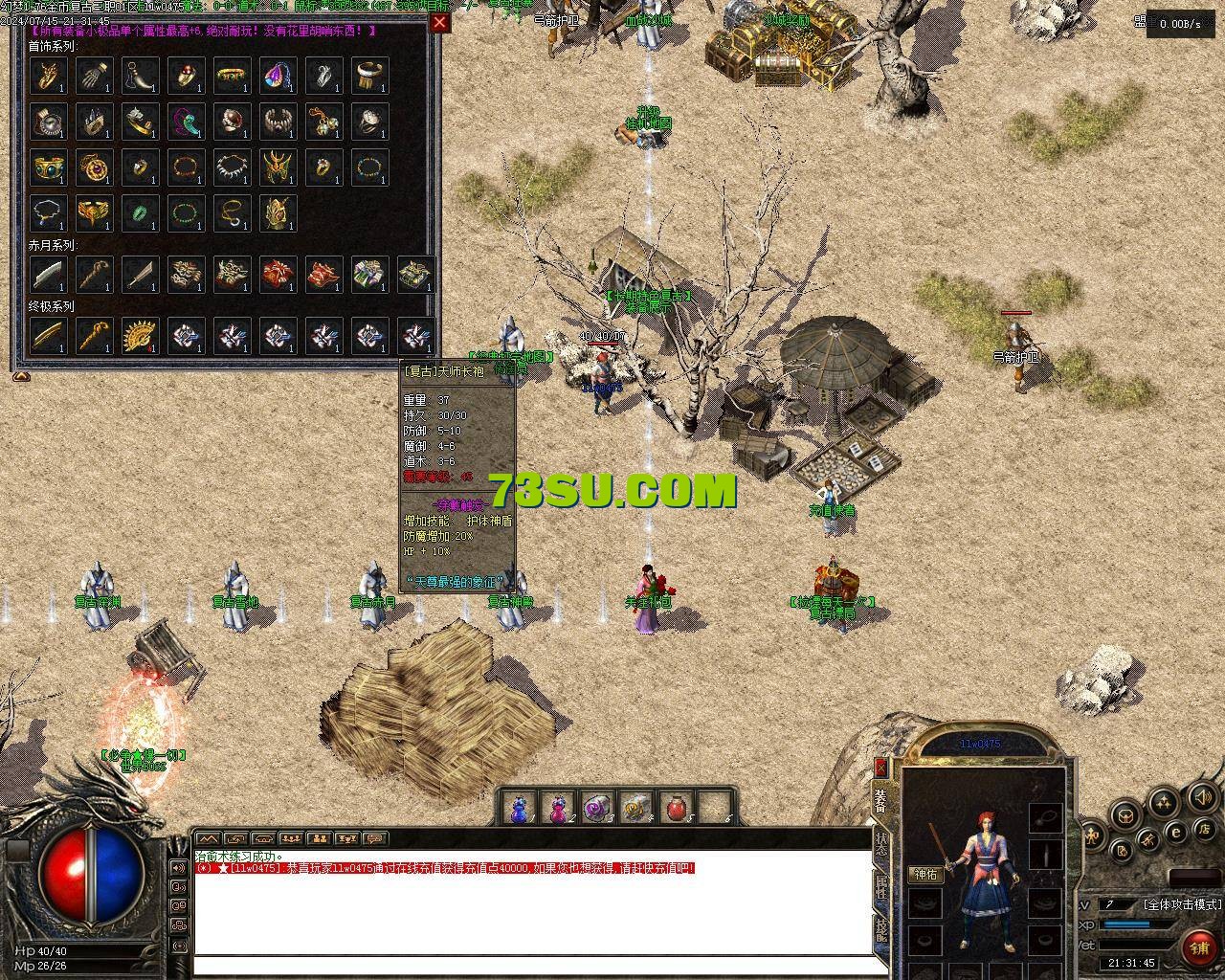Collapse the panel with the up-arrow button

tap(20, 377)
